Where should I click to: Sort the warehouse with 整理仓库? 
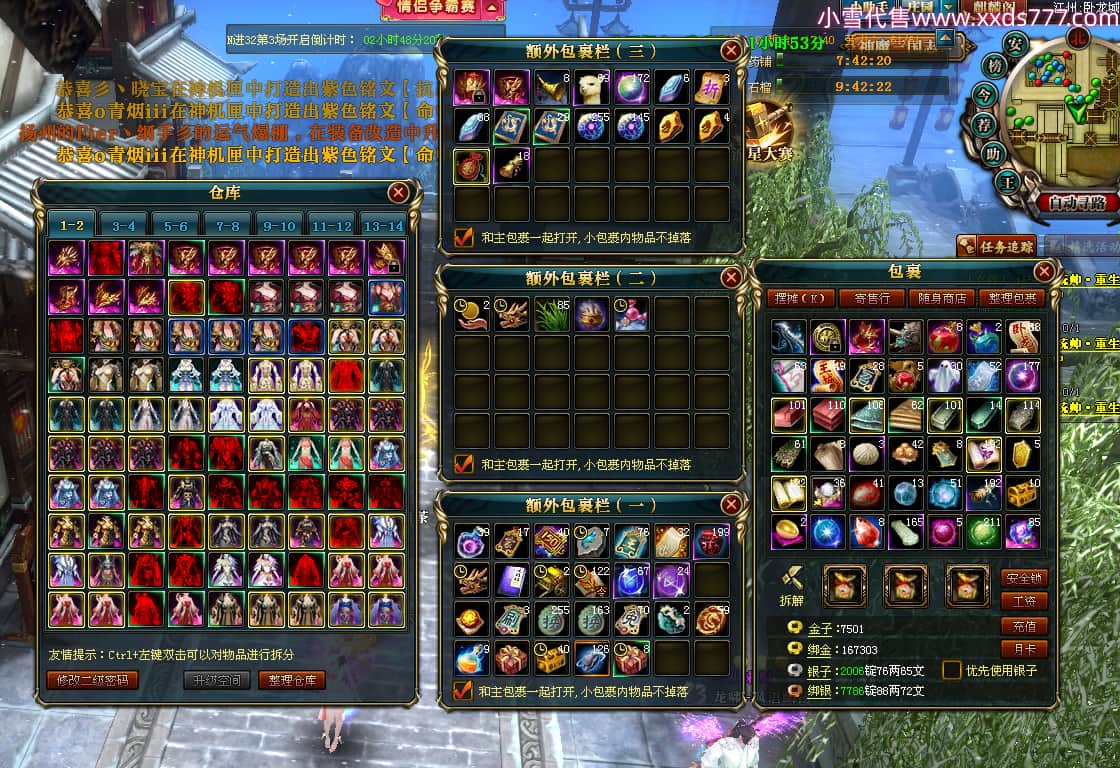point(292,681)
